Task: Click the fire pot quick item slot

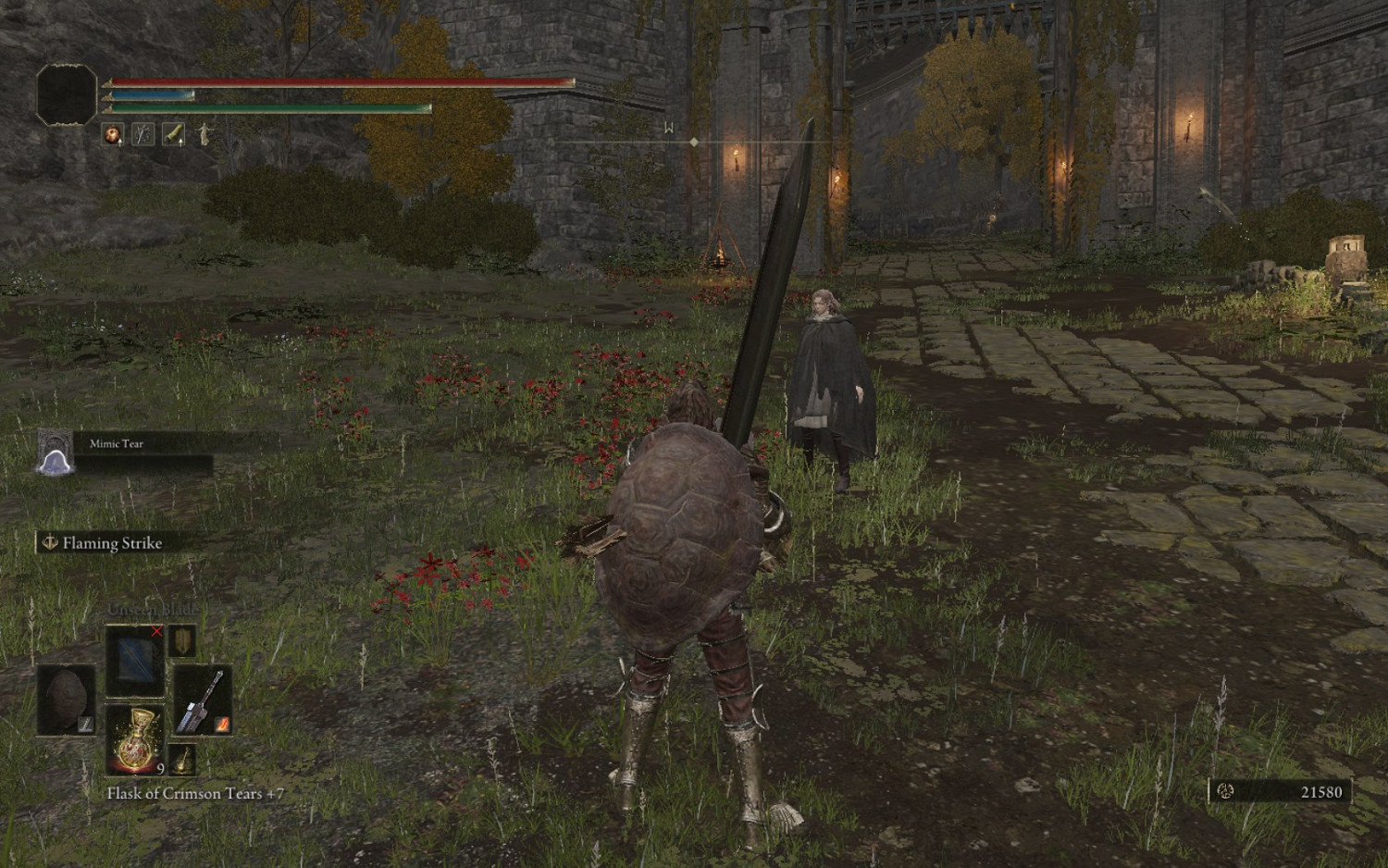Action: pos(113,135)
